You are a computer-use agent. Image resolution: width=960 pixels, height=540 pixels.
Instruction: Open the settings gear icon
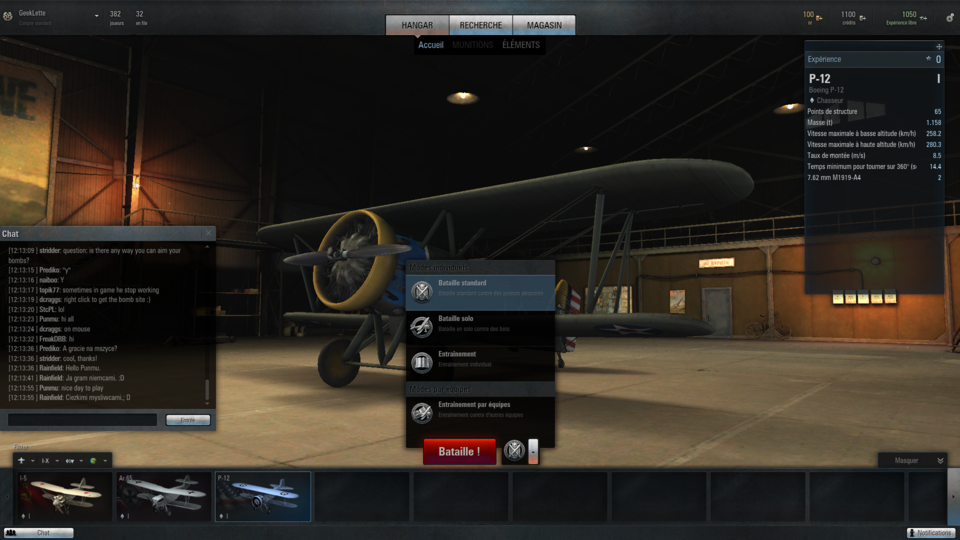[x=949, y=17]
